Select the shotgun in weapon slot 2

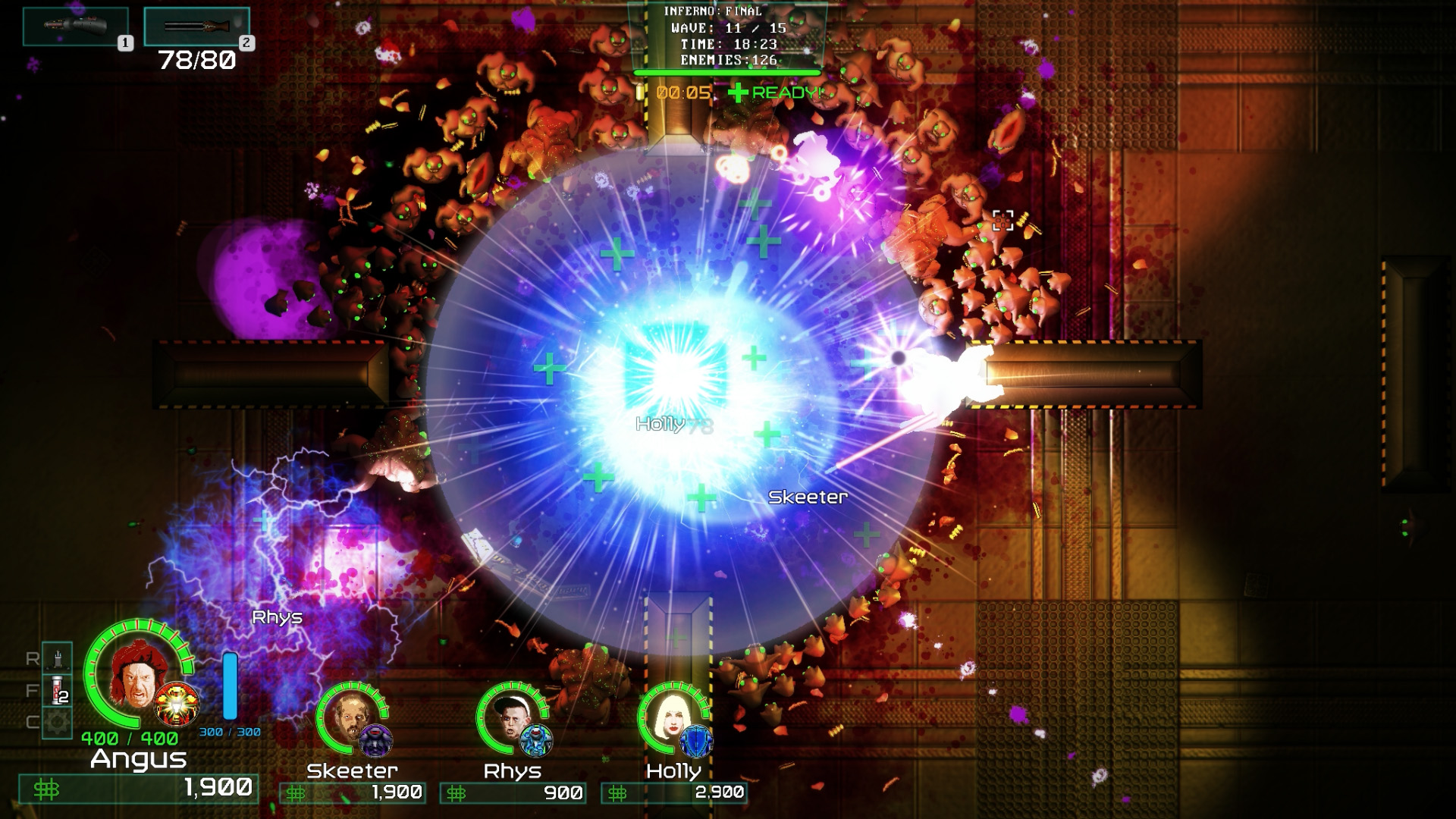(197, 25)
